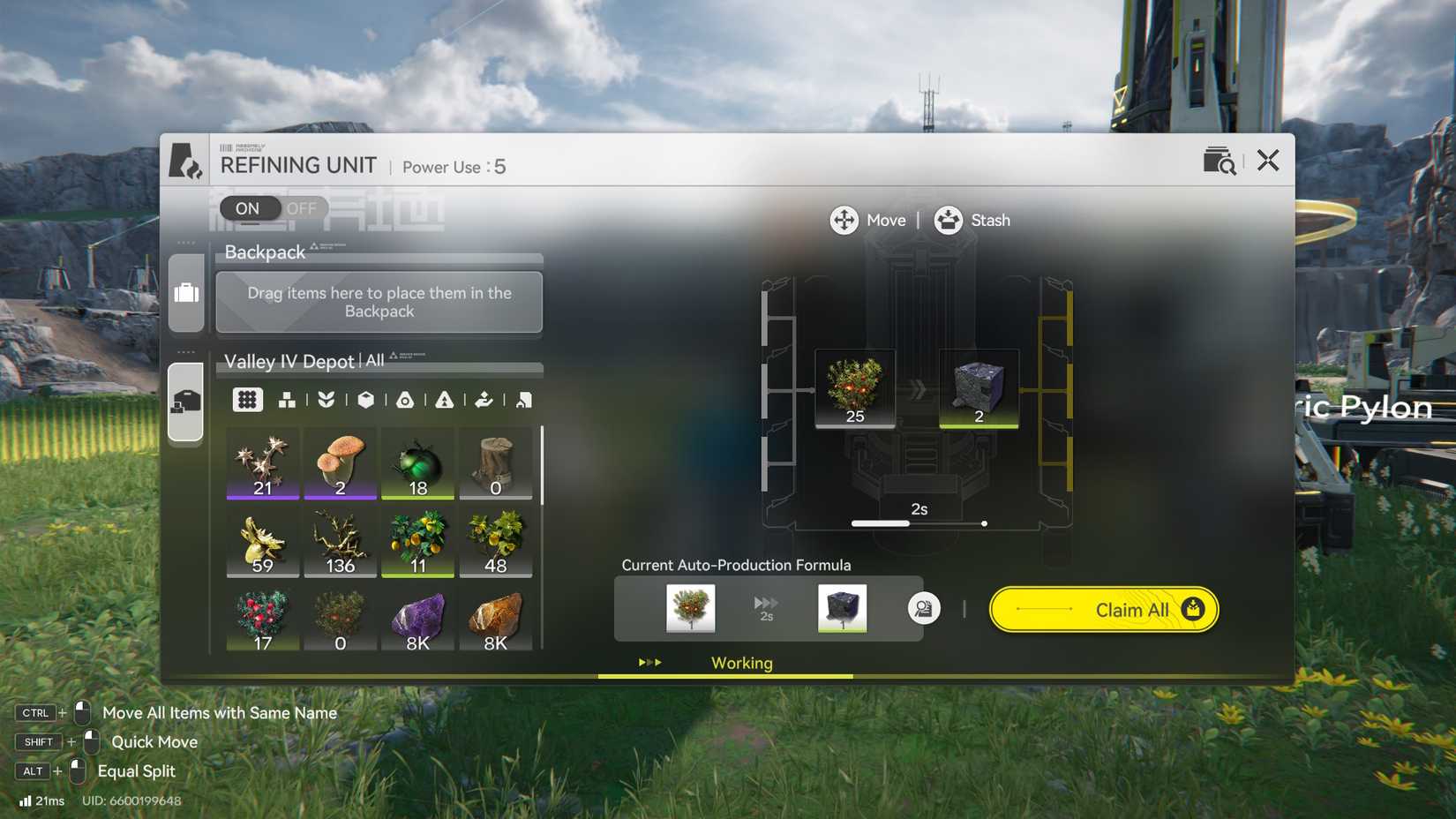This screenshot has height=819, width=1456.
Task: Select the output slot with 2 blocks
Action: click(x=978, y=388)
